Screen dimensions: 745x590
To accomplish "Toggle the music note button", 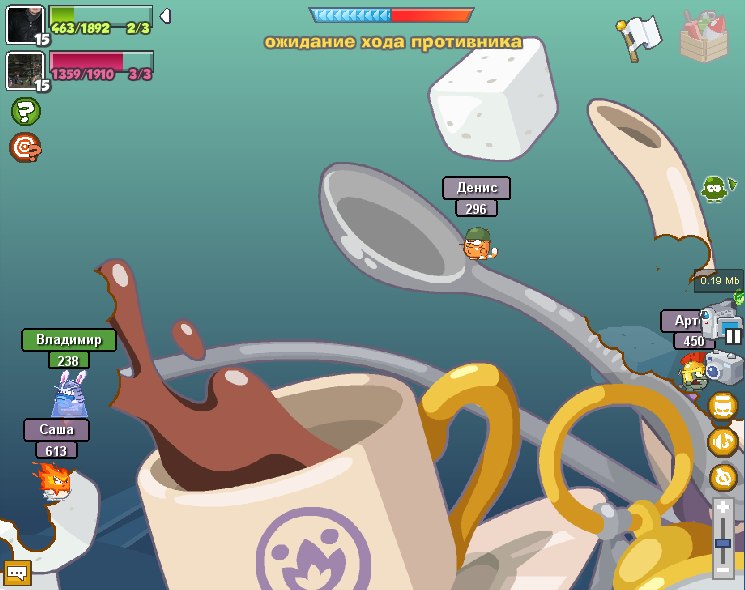I will coord(723,441).
